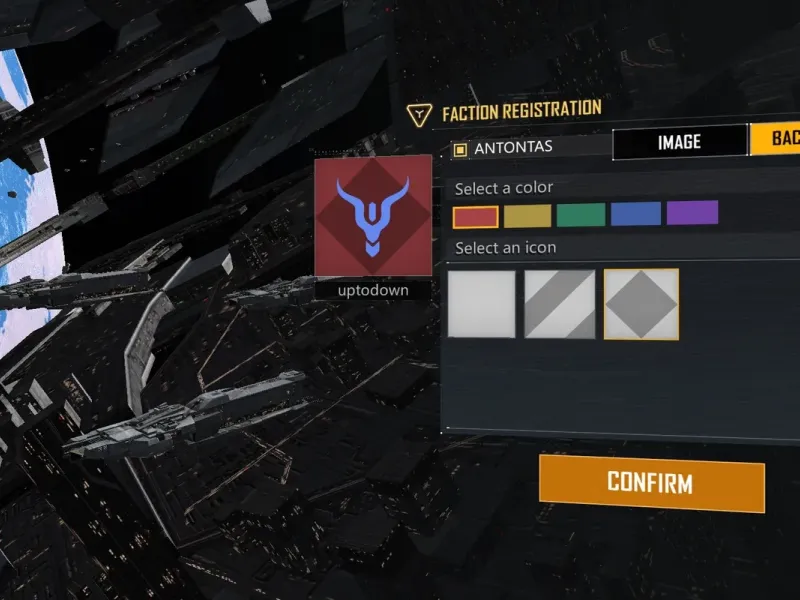Choose the purple color swatch
Viewport: 800px width, 600px height.
tap(692, 212)
